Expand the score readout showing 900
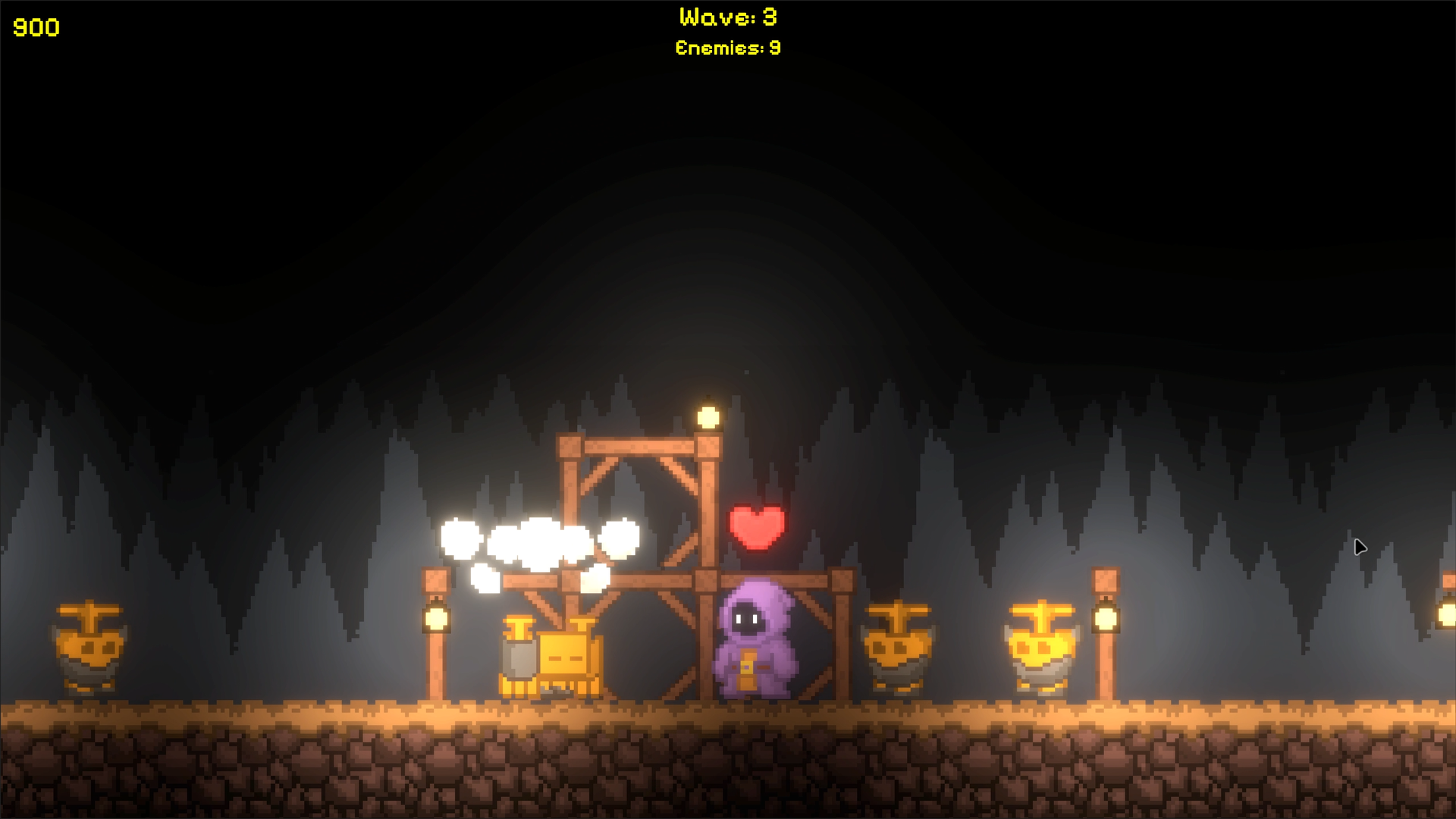 [x=36, y=29]
